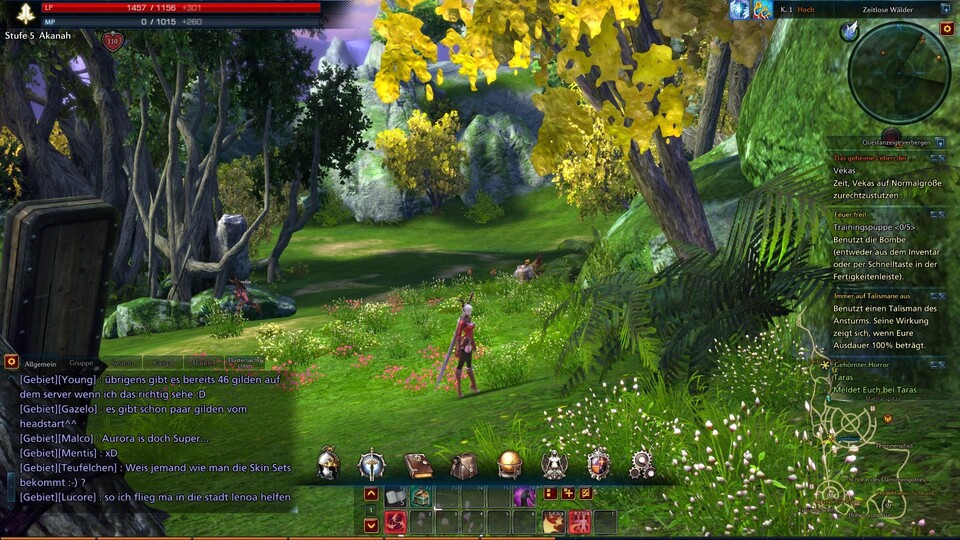
Task: Open the system settings gears icon
Action: (642, 464)
